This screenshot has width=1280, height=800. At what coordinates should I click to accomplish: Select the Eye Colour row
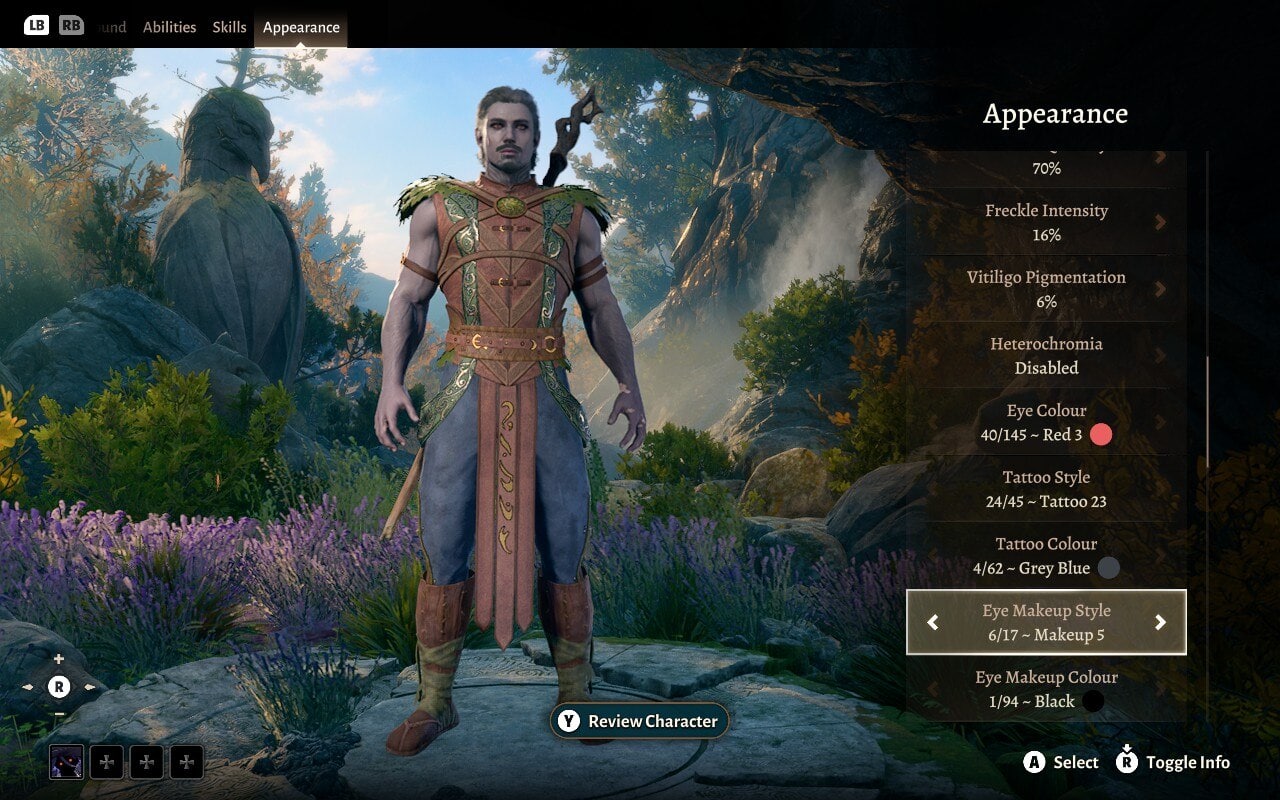pos(1046,422)
